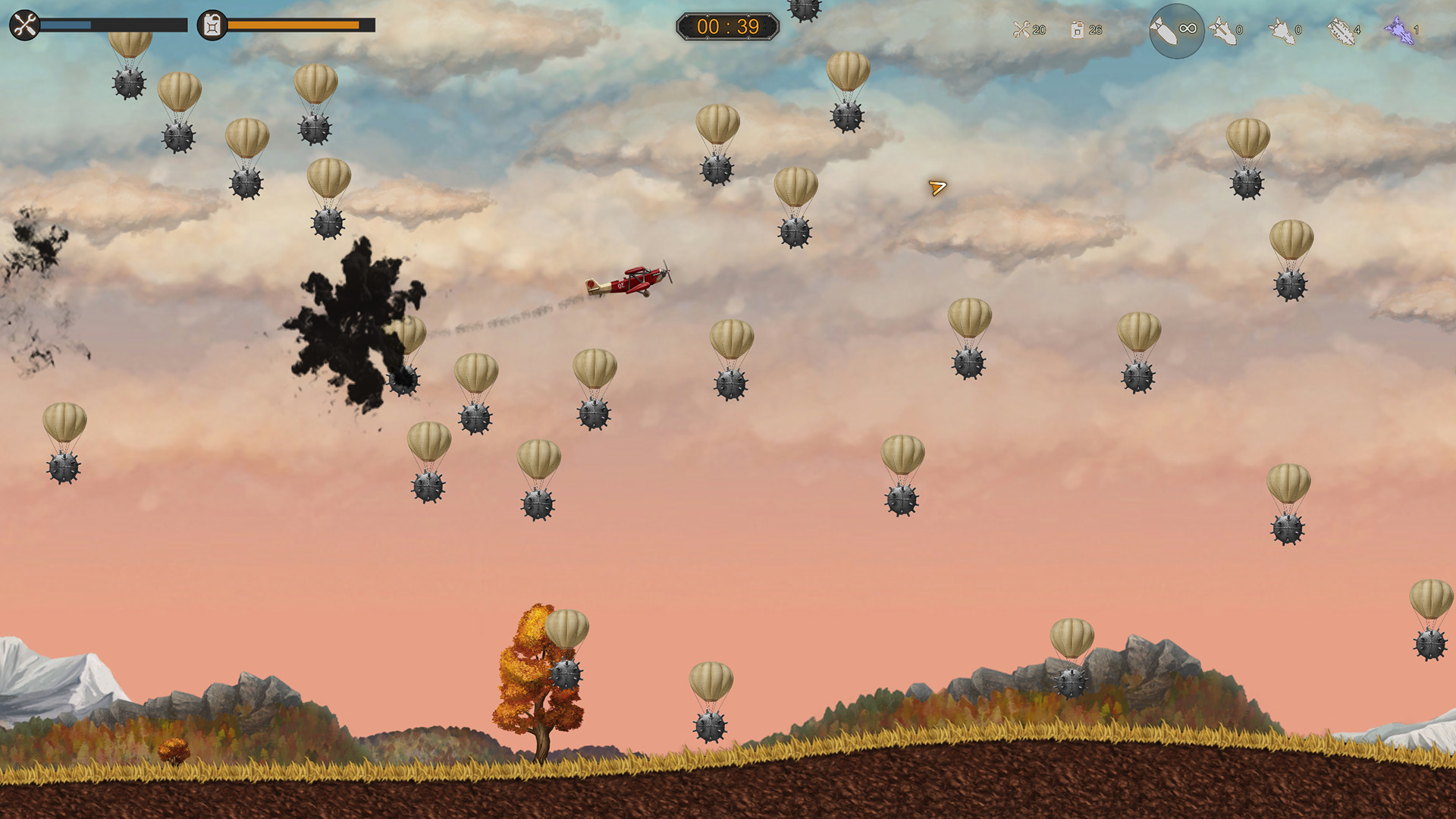Click the jerry can fuel gauge icon
Viewport: 1456px width, 819px height.
[210, 25]
